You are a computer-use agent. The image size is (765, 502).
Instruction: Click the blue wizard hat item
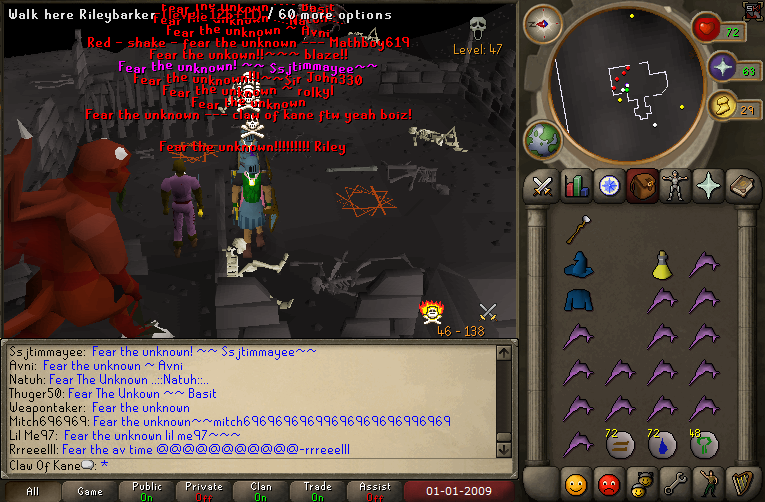tap(576, 265)
